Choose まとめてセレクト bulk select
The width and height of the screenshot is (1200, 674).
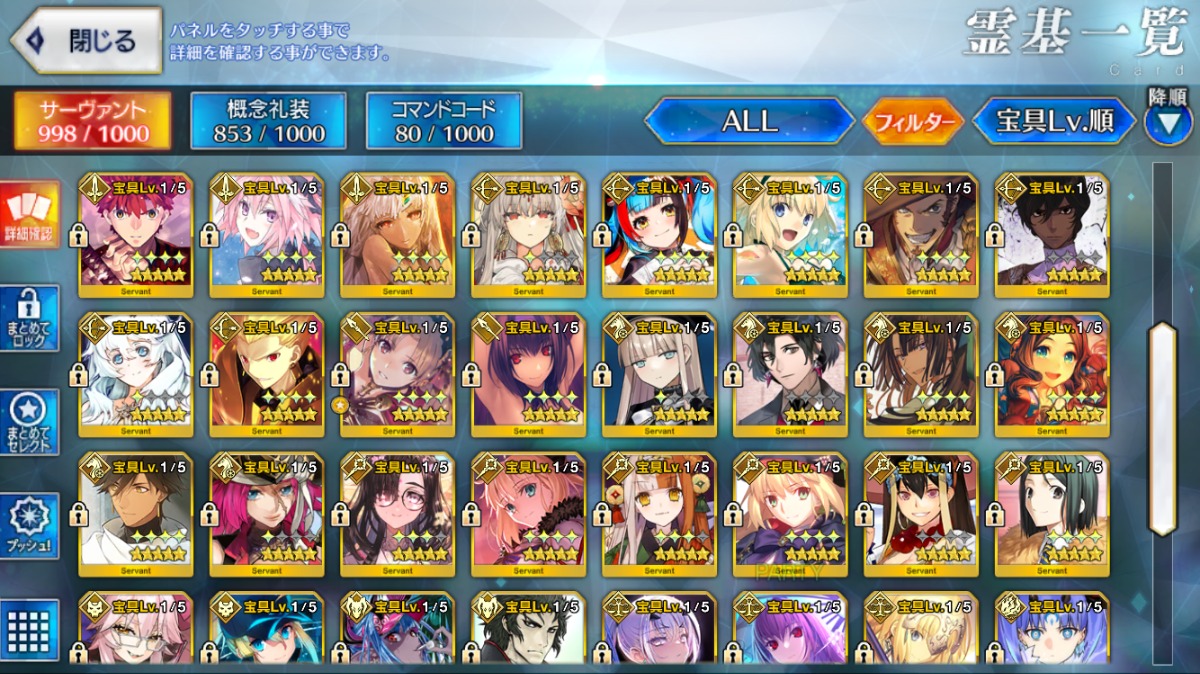click(x=29, y=423)
